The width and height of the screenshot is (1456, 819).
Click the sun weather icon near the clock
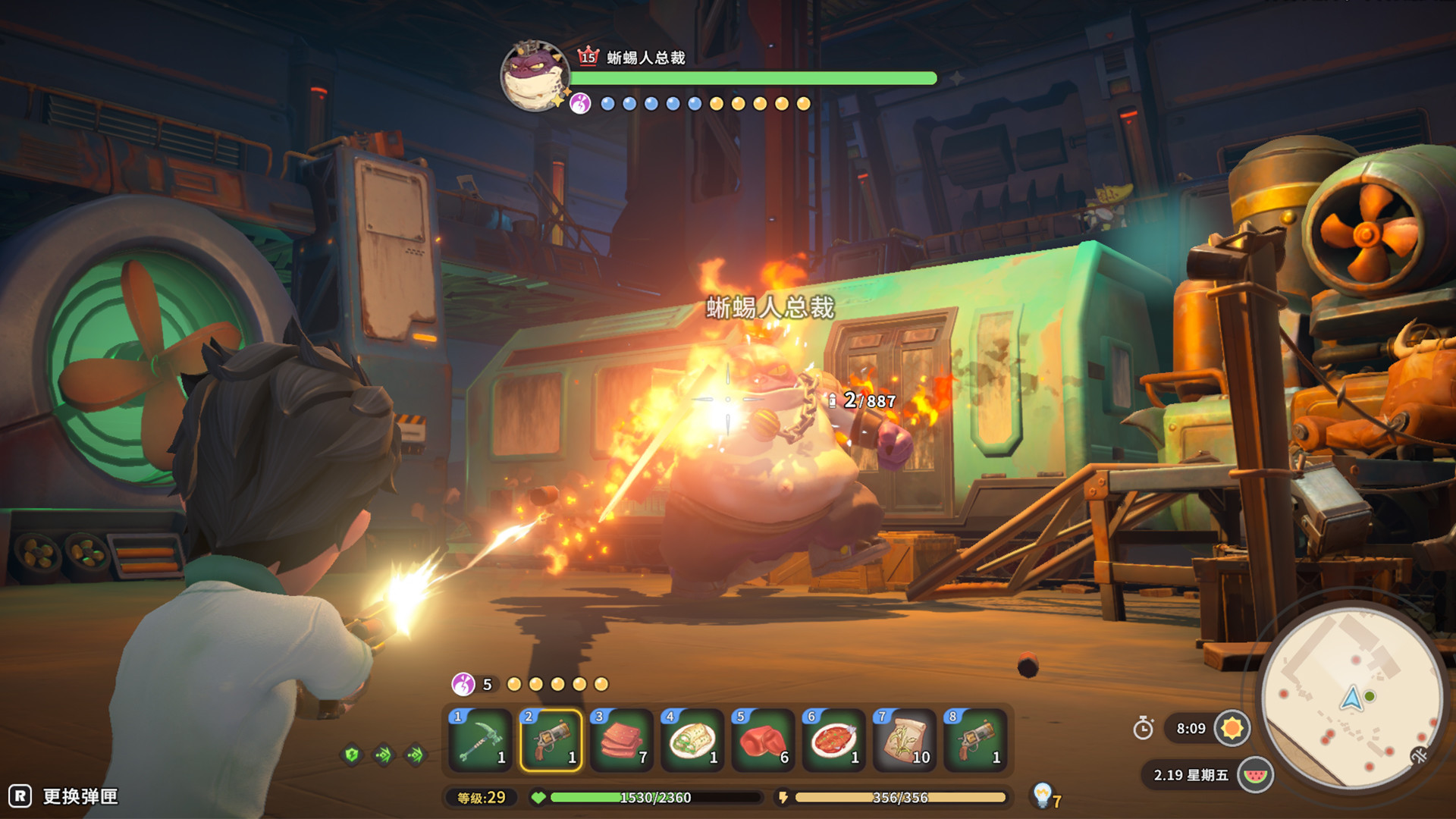point(1232,727)
